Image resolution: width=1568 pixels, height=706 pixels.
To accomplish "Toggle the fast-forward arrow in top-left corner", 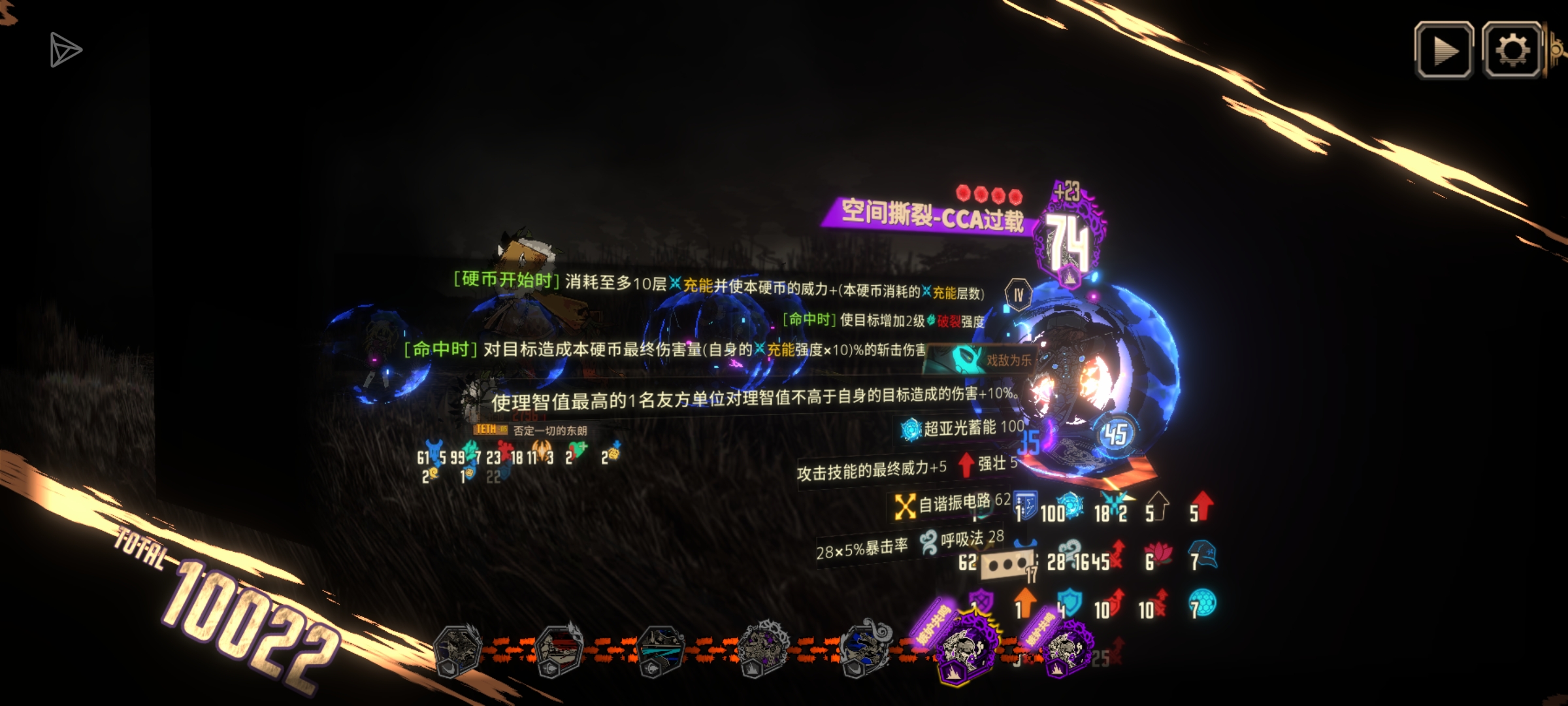I will (x=65, y=49).
